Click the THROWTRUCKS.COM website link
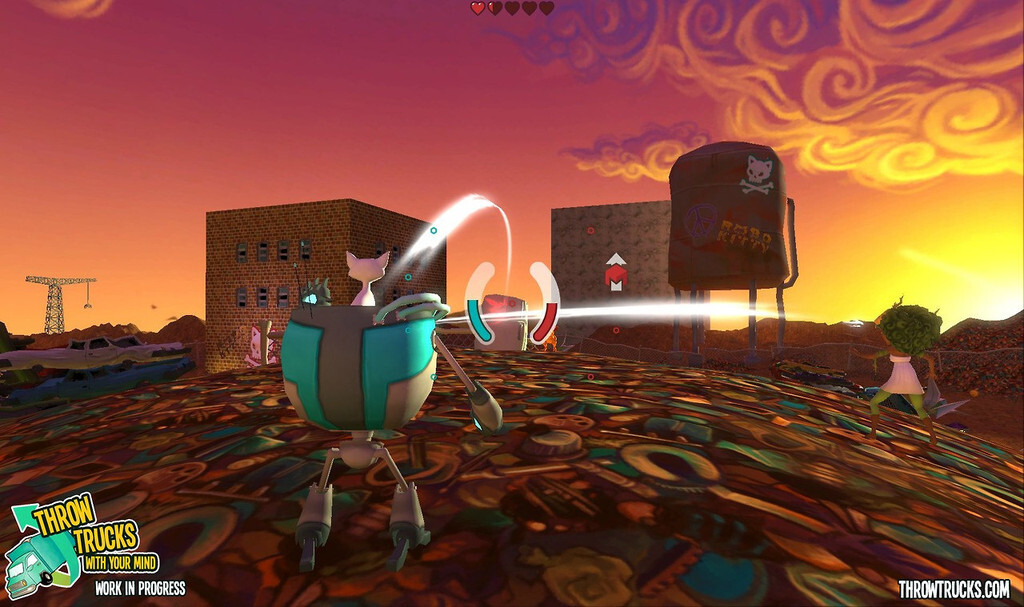Screen dimensions: 1024x607 click(x=953, y=589)
